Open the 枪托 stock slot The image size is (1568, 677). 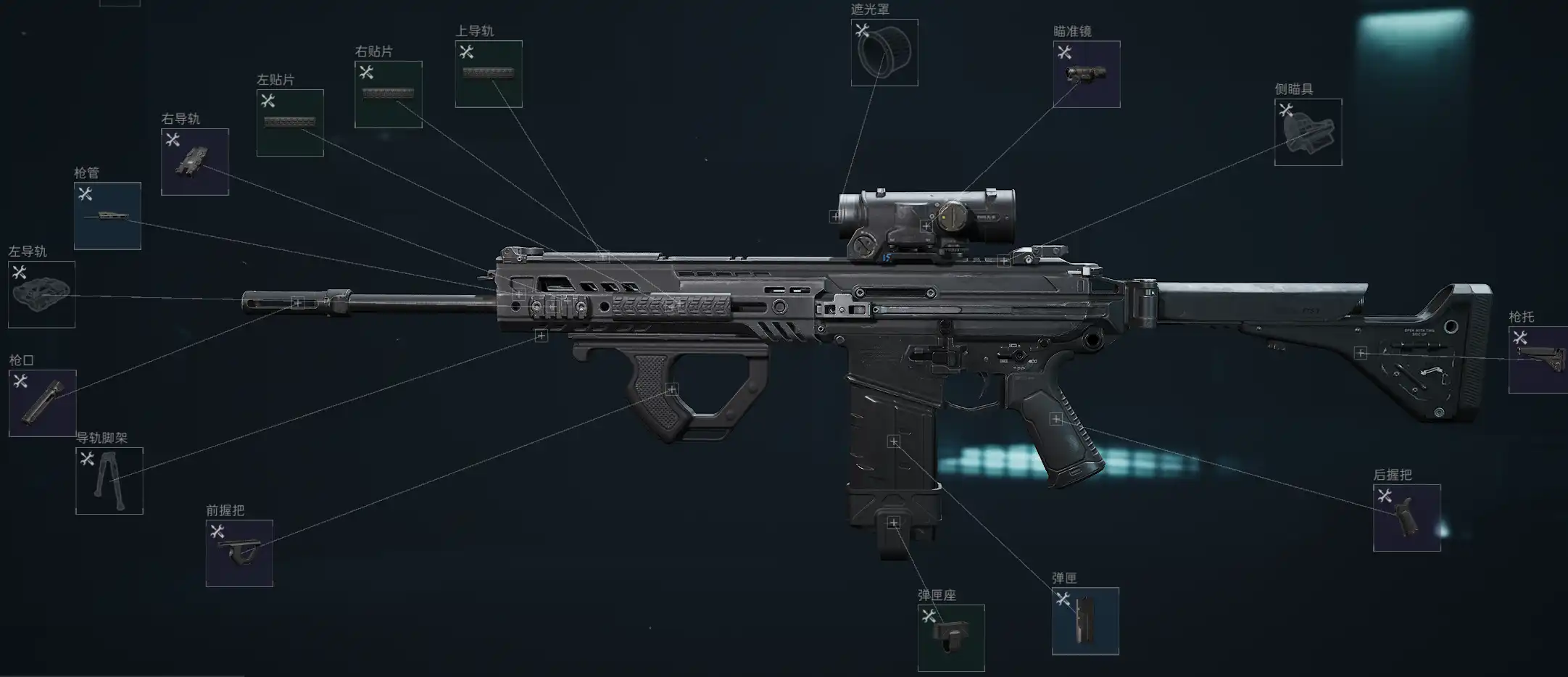1538,360
